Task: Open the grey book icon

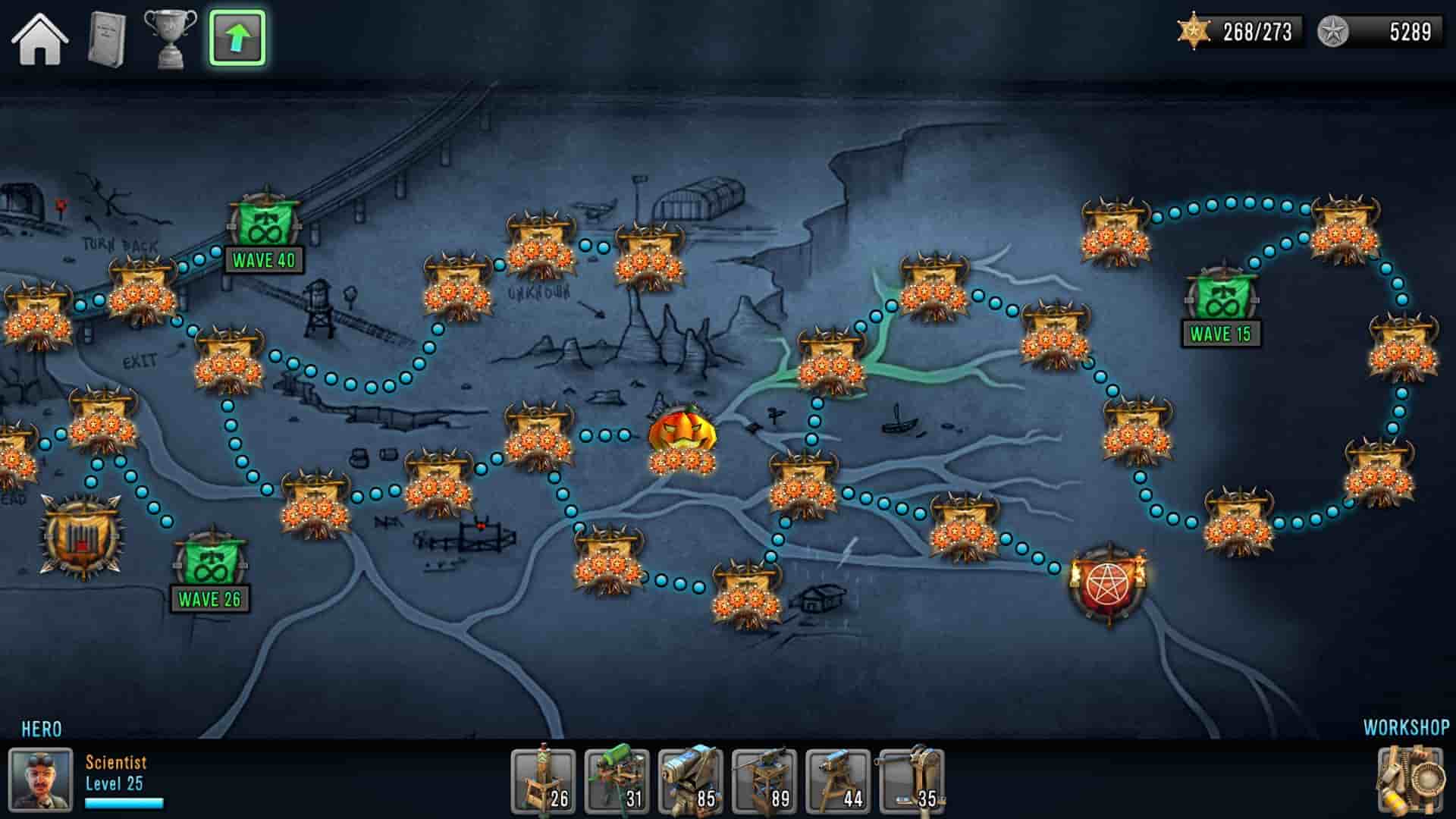Action: [x=106, y=38]
